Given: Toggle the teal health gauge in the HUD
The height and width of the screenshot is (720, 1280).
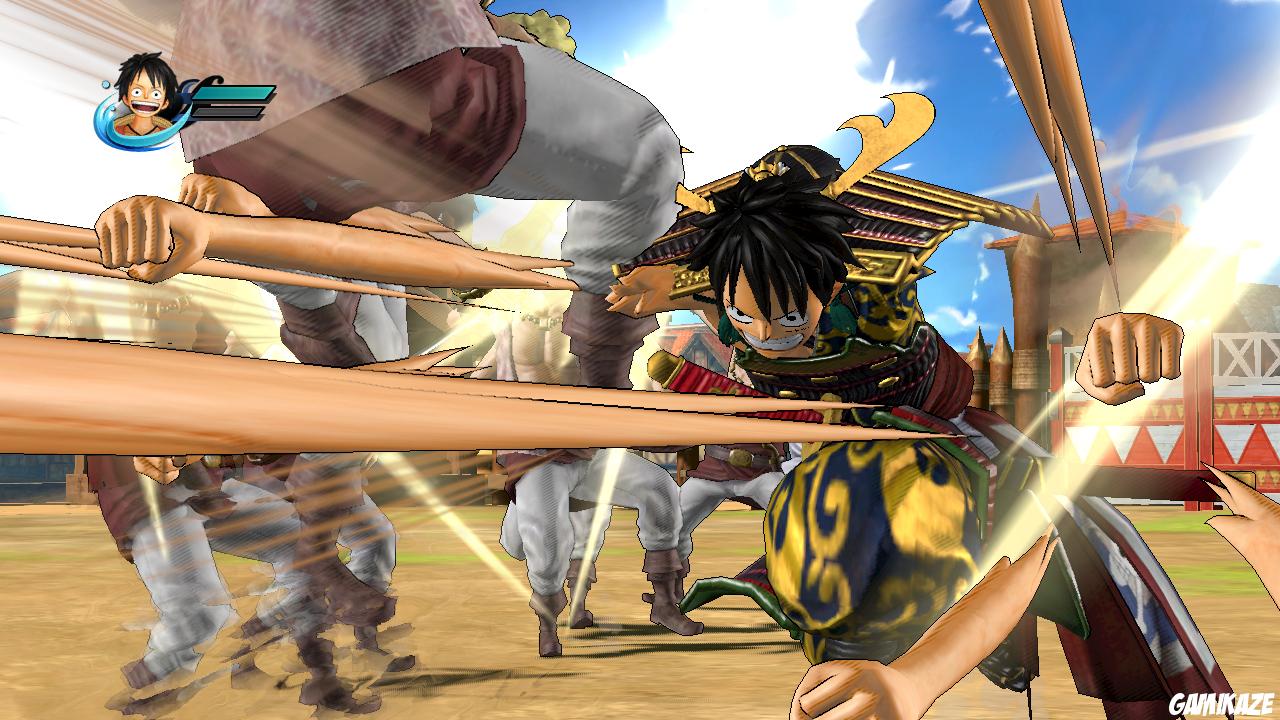Looking at the screenshot, I should coord(232,93).
